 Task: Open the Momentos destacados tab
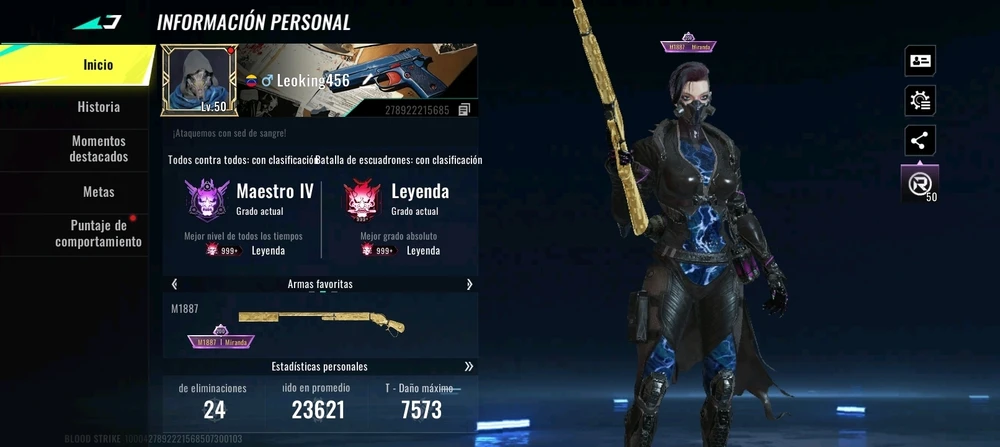coord(98,149)
